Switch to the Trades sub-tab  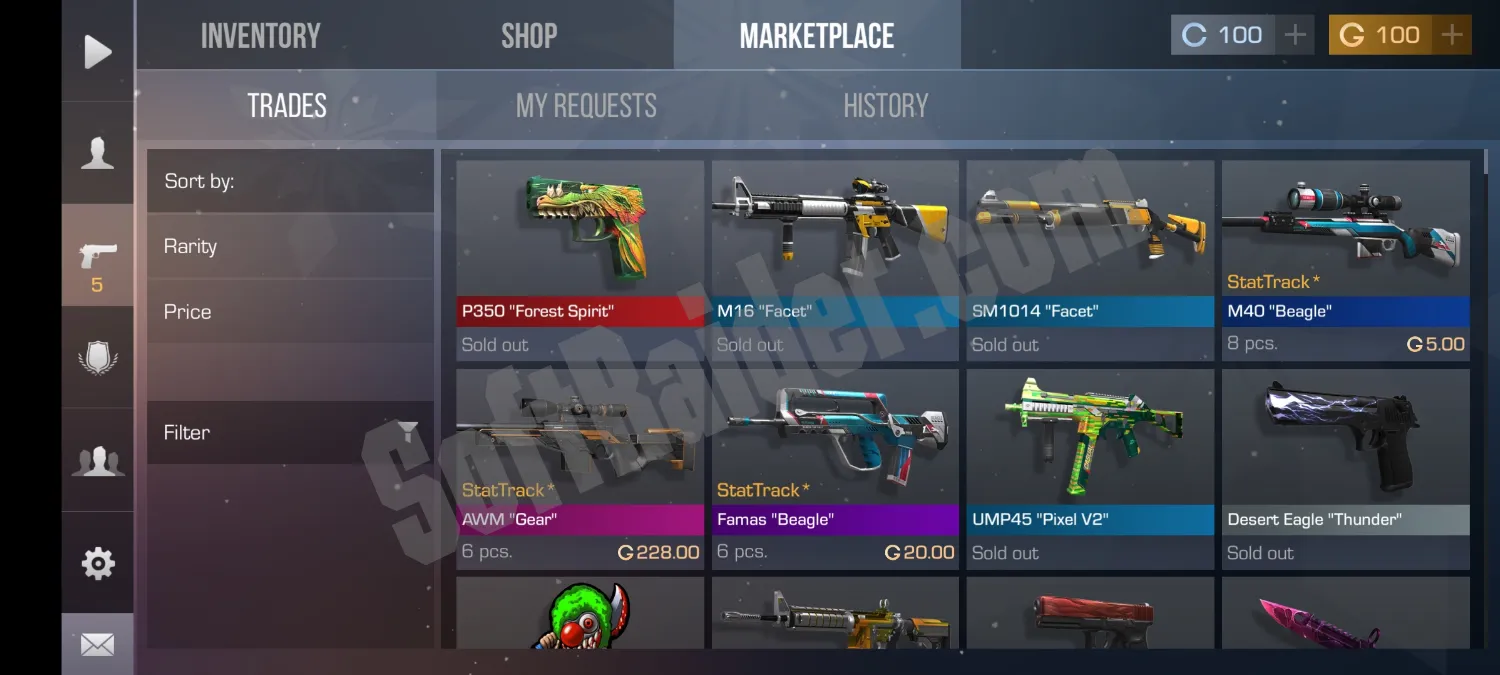pos(287,106)
